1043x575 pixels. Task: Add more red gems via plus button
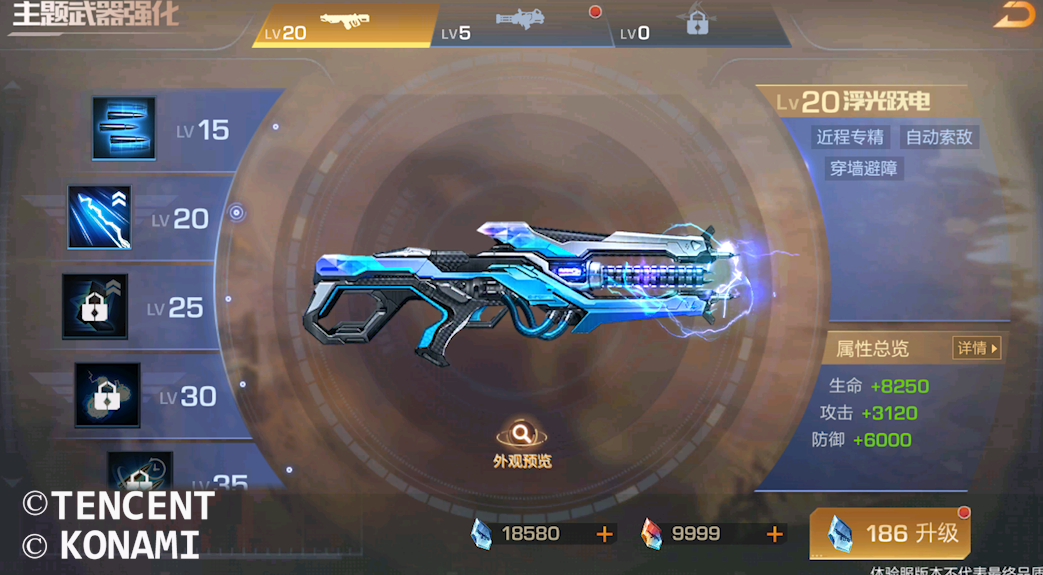point(775,534)
